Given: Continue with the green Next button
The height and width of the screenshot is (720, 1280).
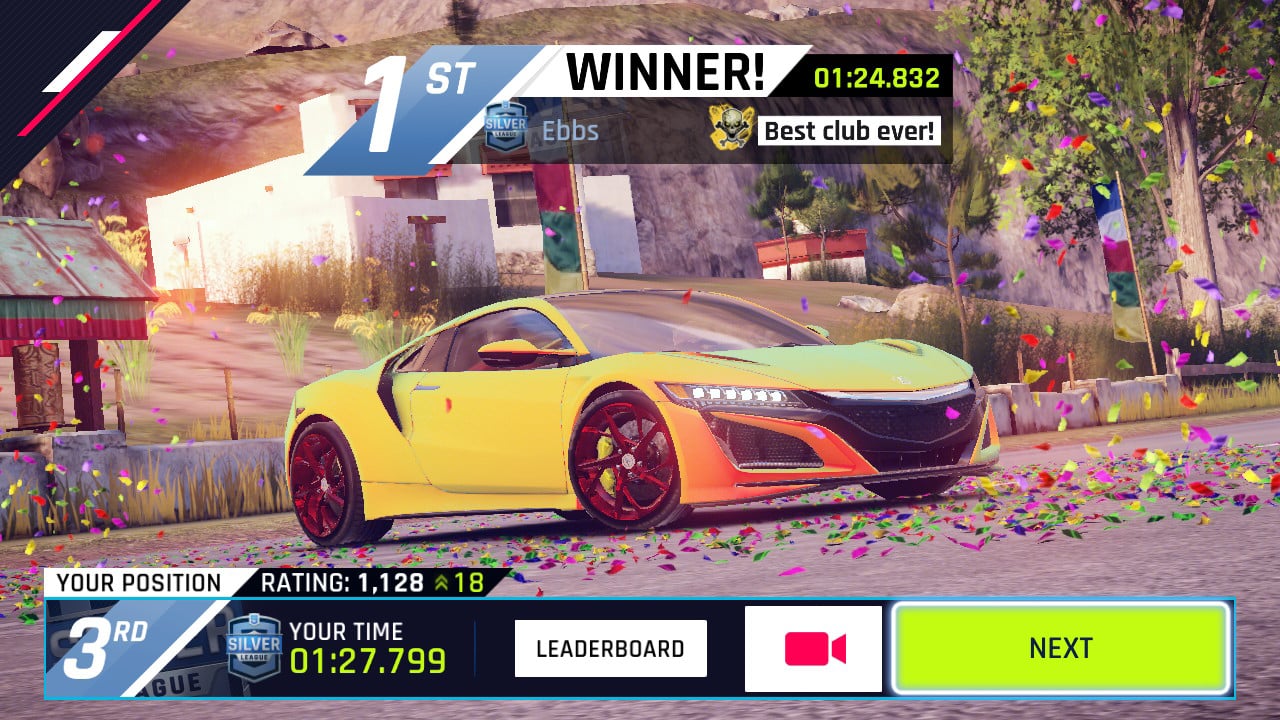Looking at the screenshot, I should (1060, 648).
